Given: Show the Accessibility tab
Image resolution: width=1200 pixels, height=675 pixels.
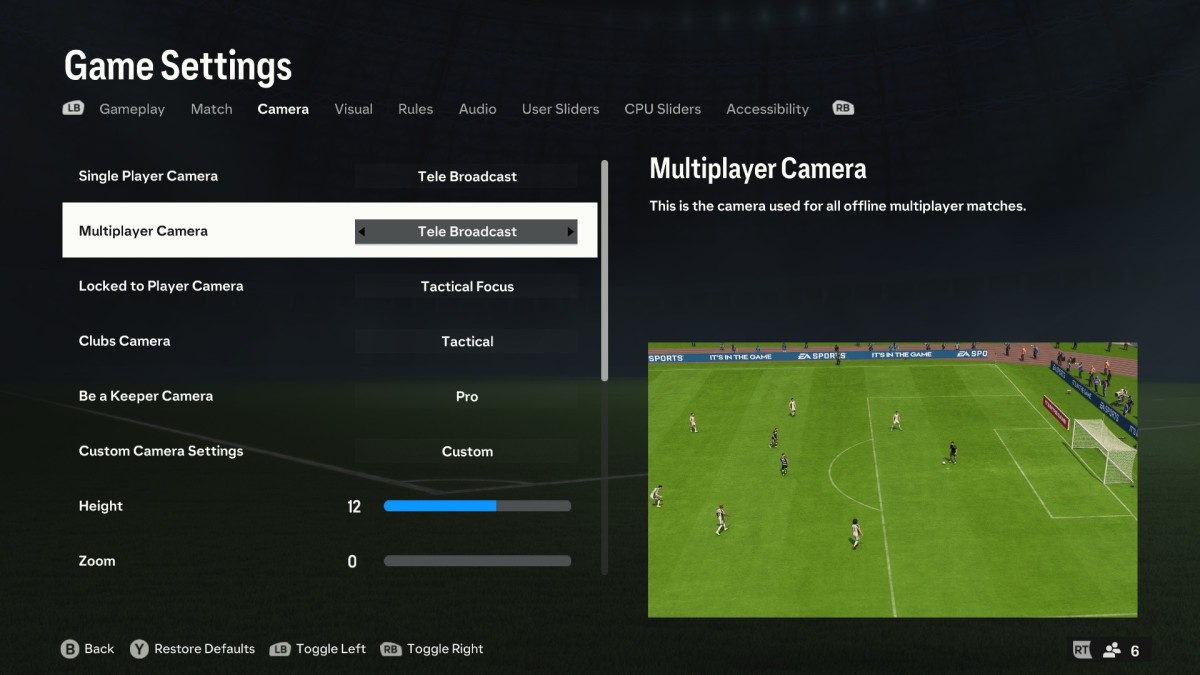Looking at the screenshot, I should (767, 109).
